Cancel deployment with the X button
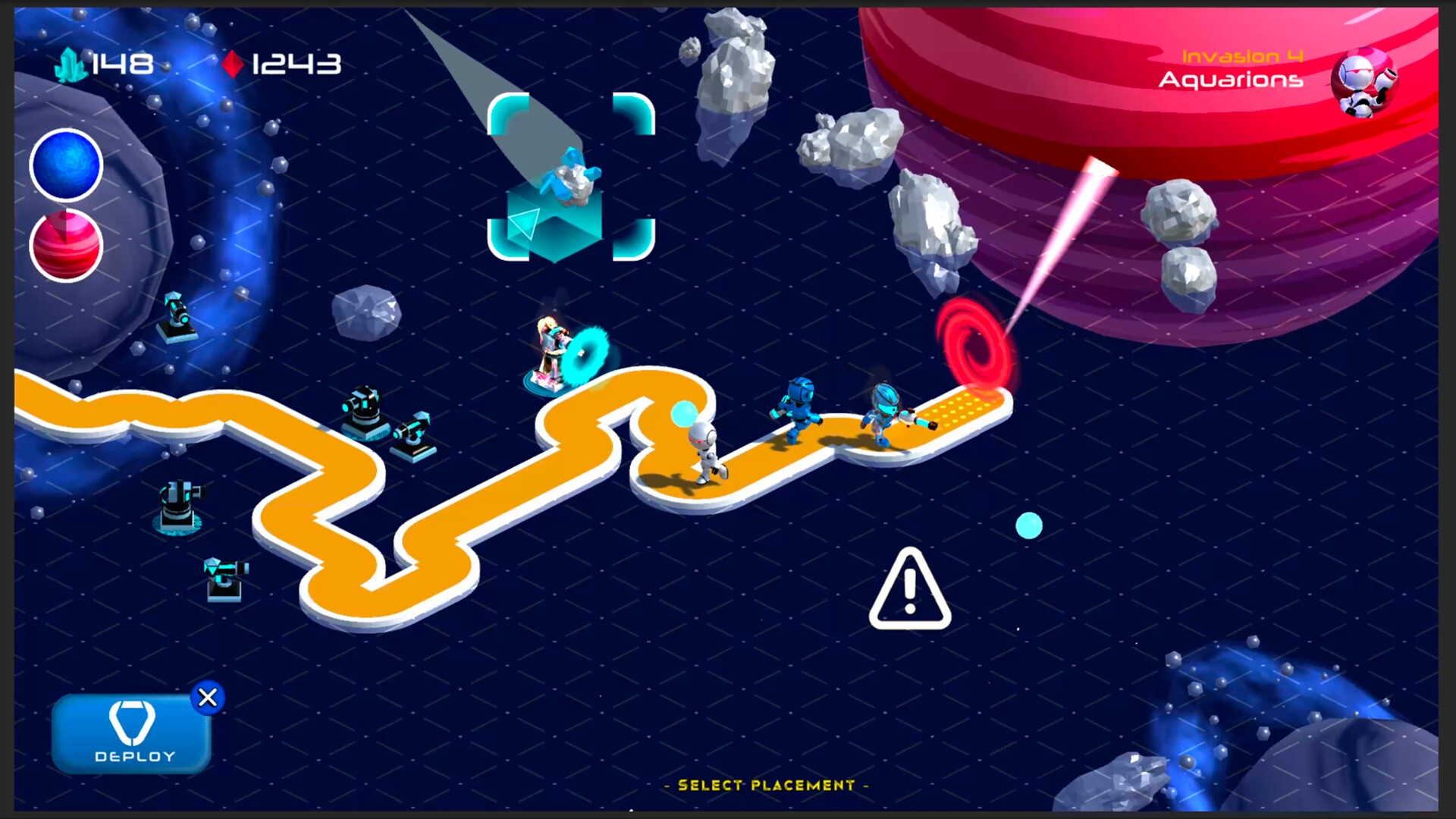 [x=208, y=698]
